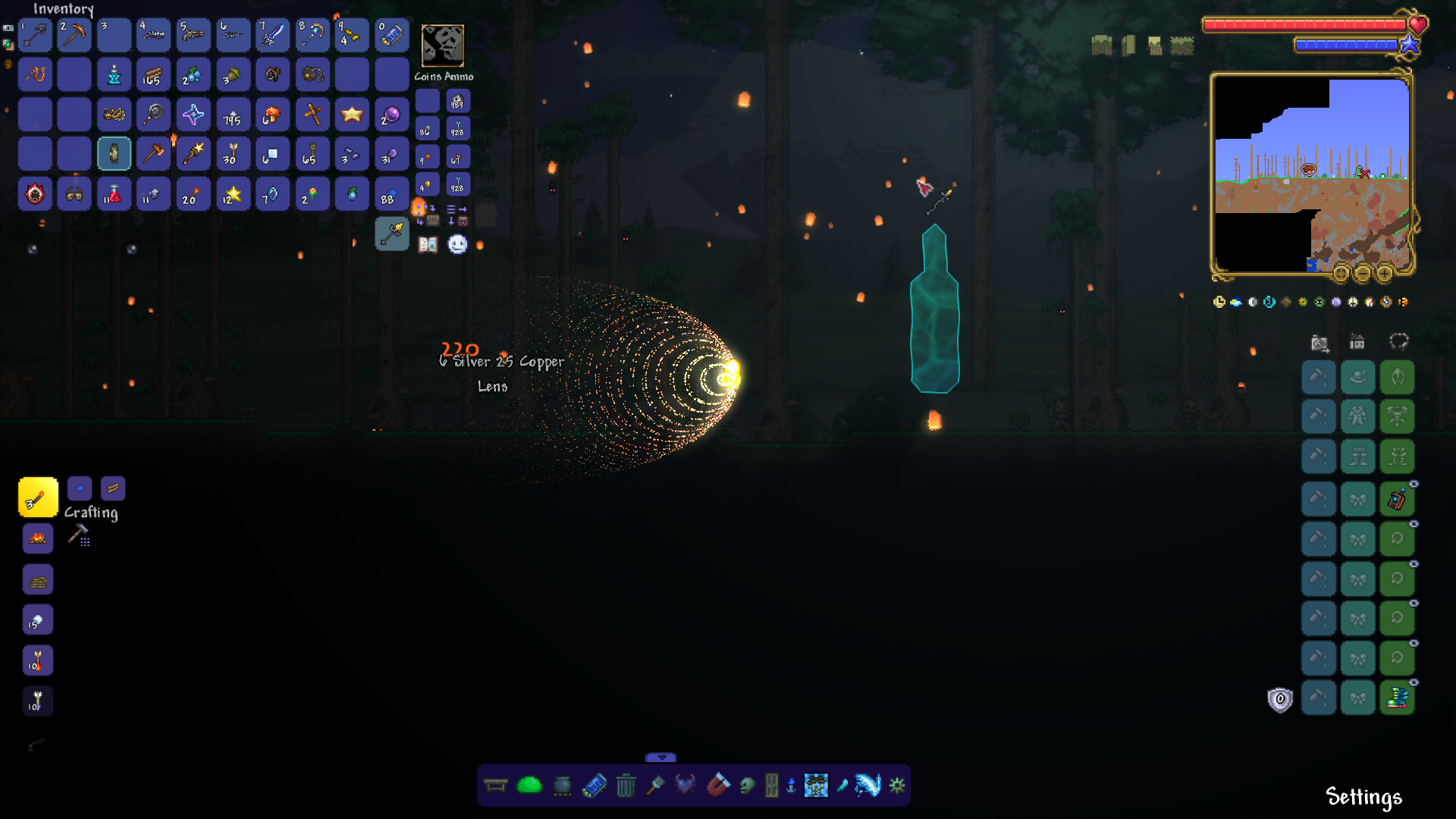The width and height of the screenshot is (1456, 819).
Task: Select the trash can slot
Action: coord(626,786)
